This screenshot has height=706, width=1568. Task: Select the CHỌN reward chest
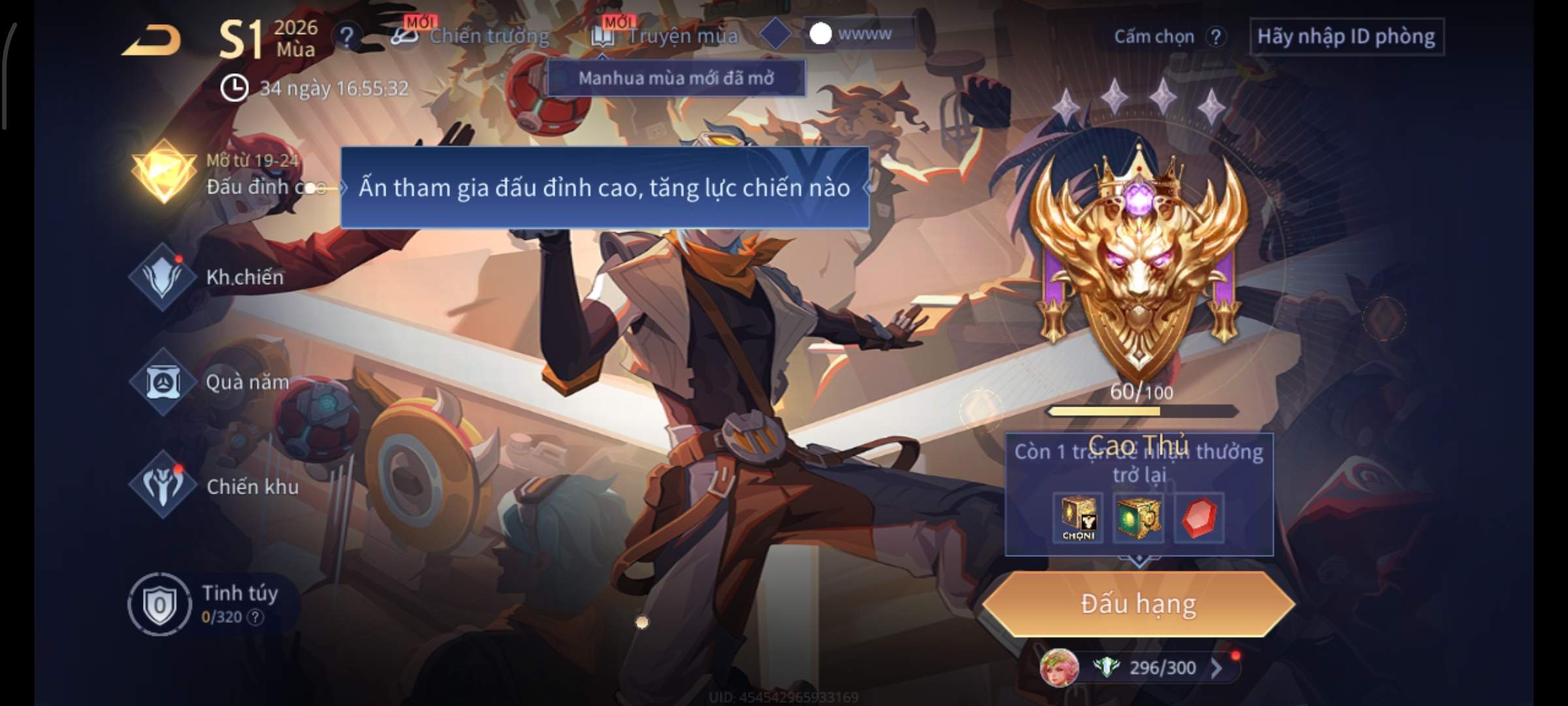1078,518
